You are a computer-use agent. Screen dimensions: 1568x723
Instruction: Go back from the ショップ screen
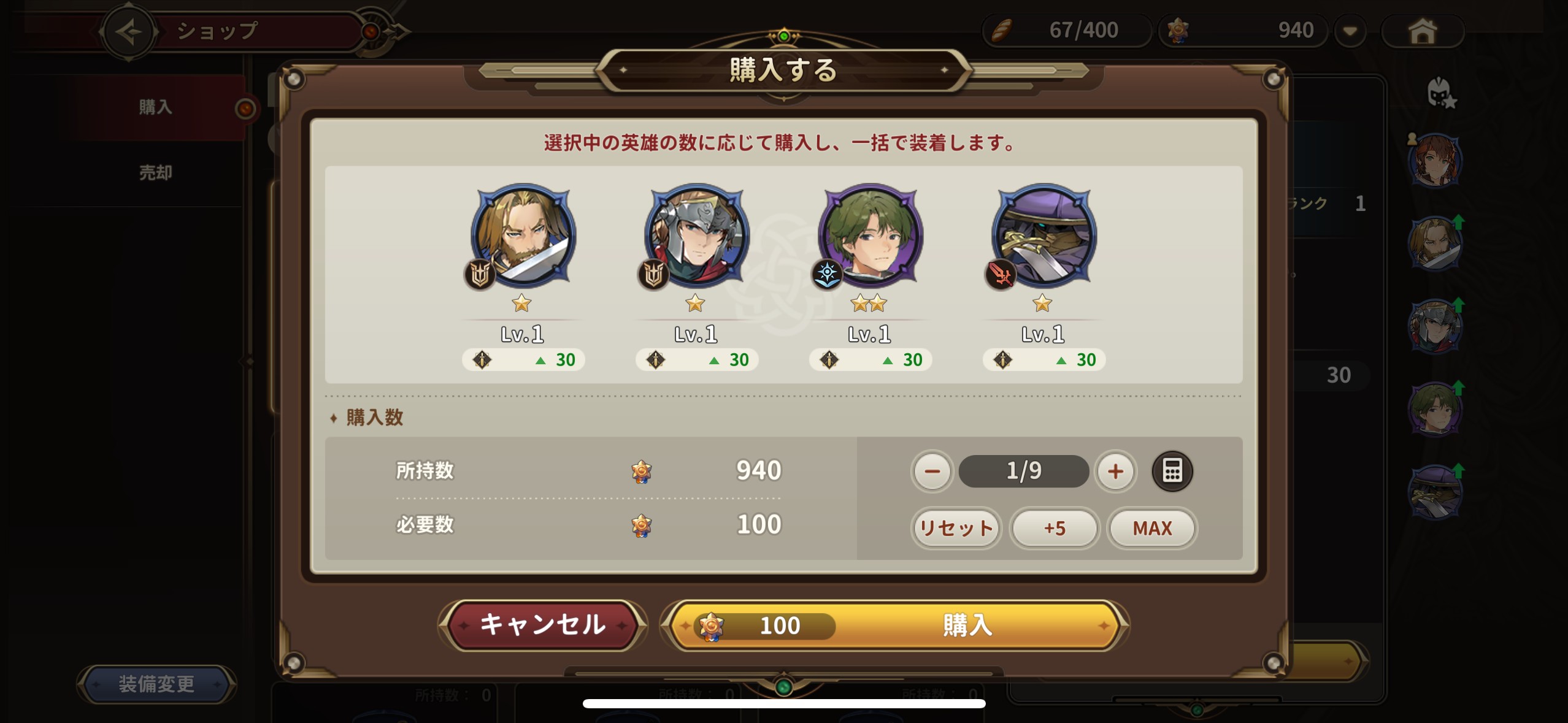point(128,31)
